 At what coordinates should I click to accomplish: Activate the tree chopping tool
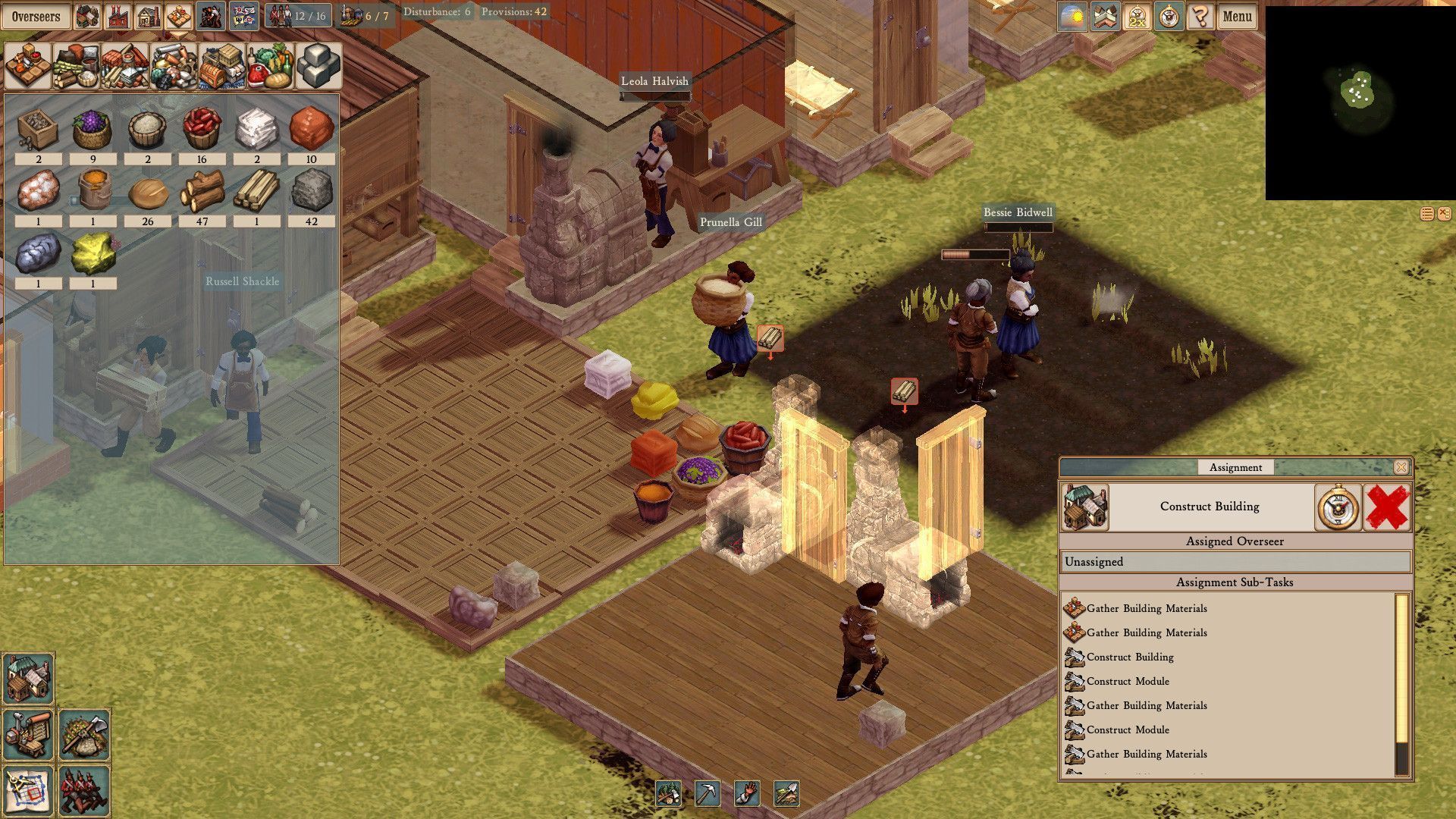[668, 793]
